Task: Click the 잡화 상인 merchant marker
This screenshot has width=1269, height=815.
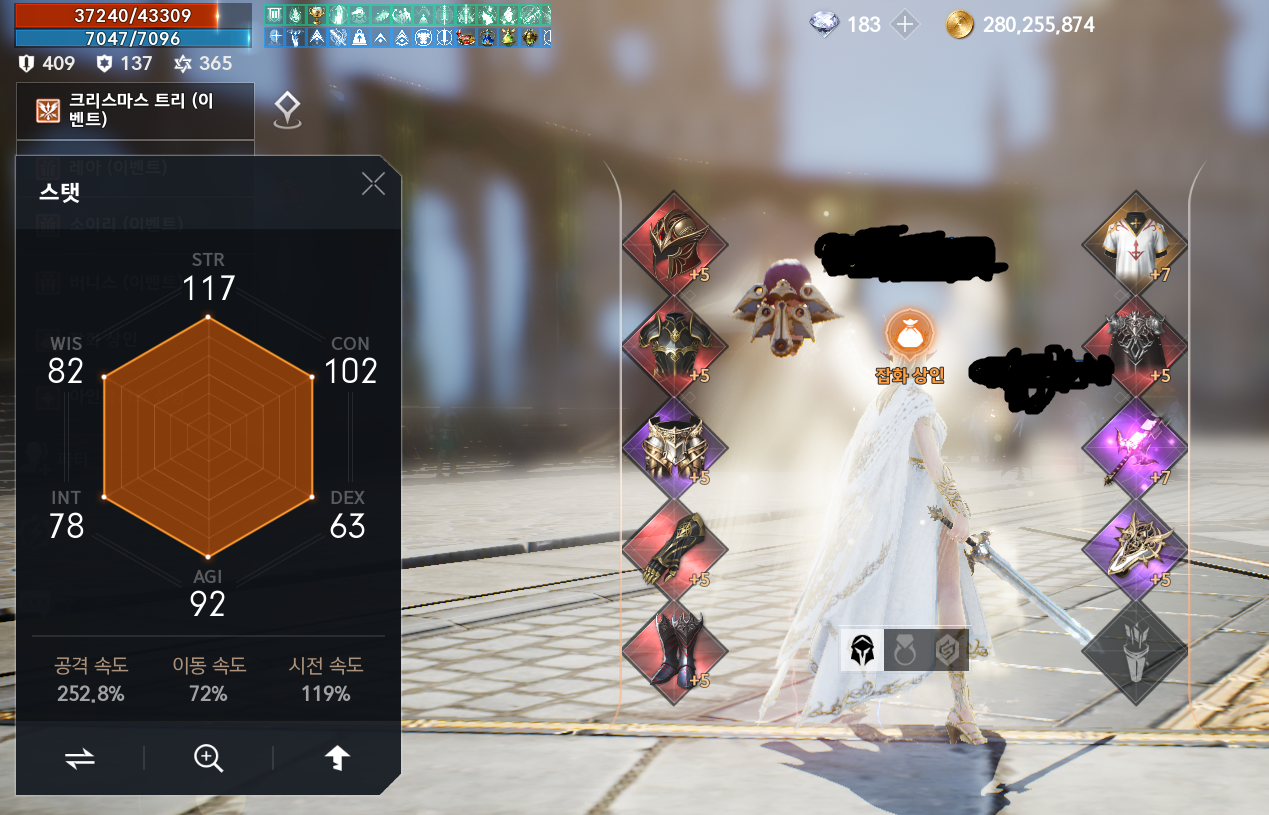Action: pyautogui.click(x=909, y=336)
